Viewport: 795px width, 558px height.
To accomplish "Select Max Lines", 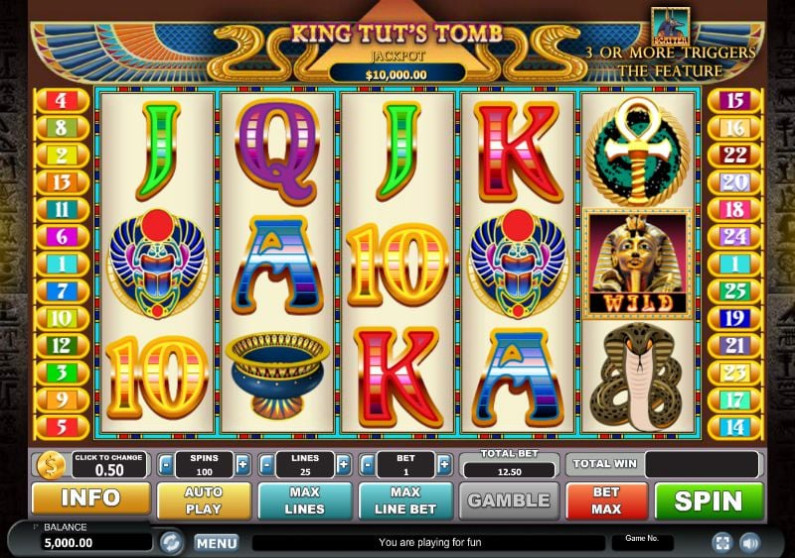I will click(304, 500).
